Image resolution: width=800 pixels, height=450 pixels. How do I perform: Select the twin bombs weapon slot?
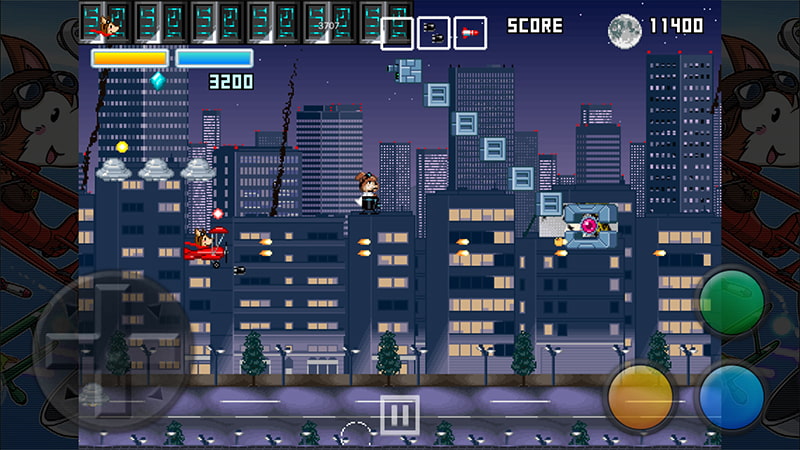pos(433,33)
